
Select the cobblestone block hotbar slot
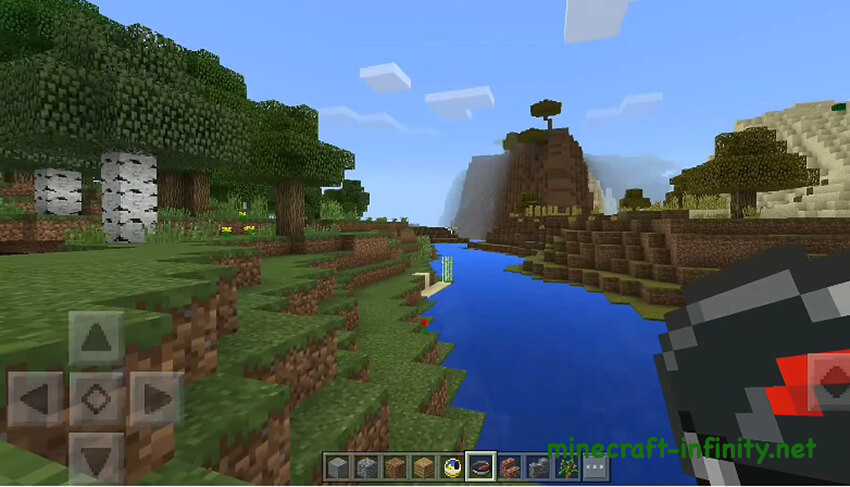pos(366,466)
